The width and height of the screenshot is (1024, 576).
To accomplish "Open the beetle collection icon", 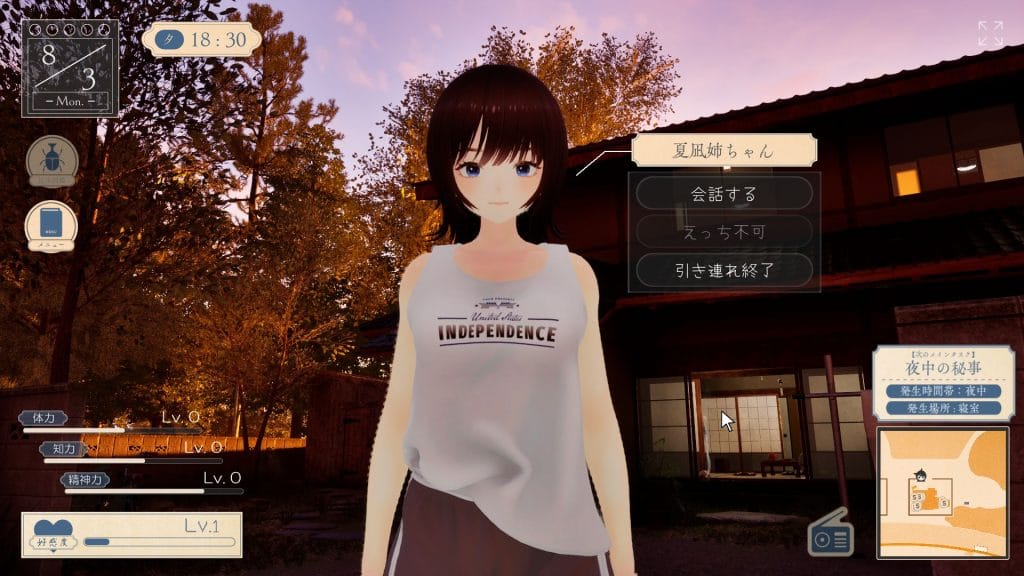I will pyautogui.click(x=52, y=161).
